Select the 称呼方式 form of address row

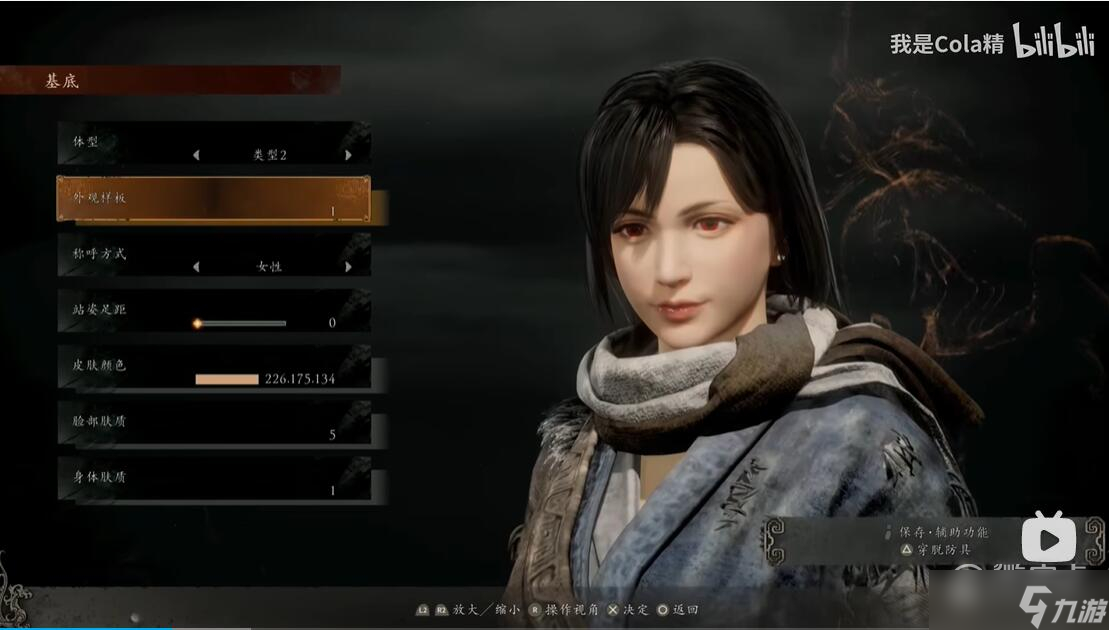click(213, 255)
